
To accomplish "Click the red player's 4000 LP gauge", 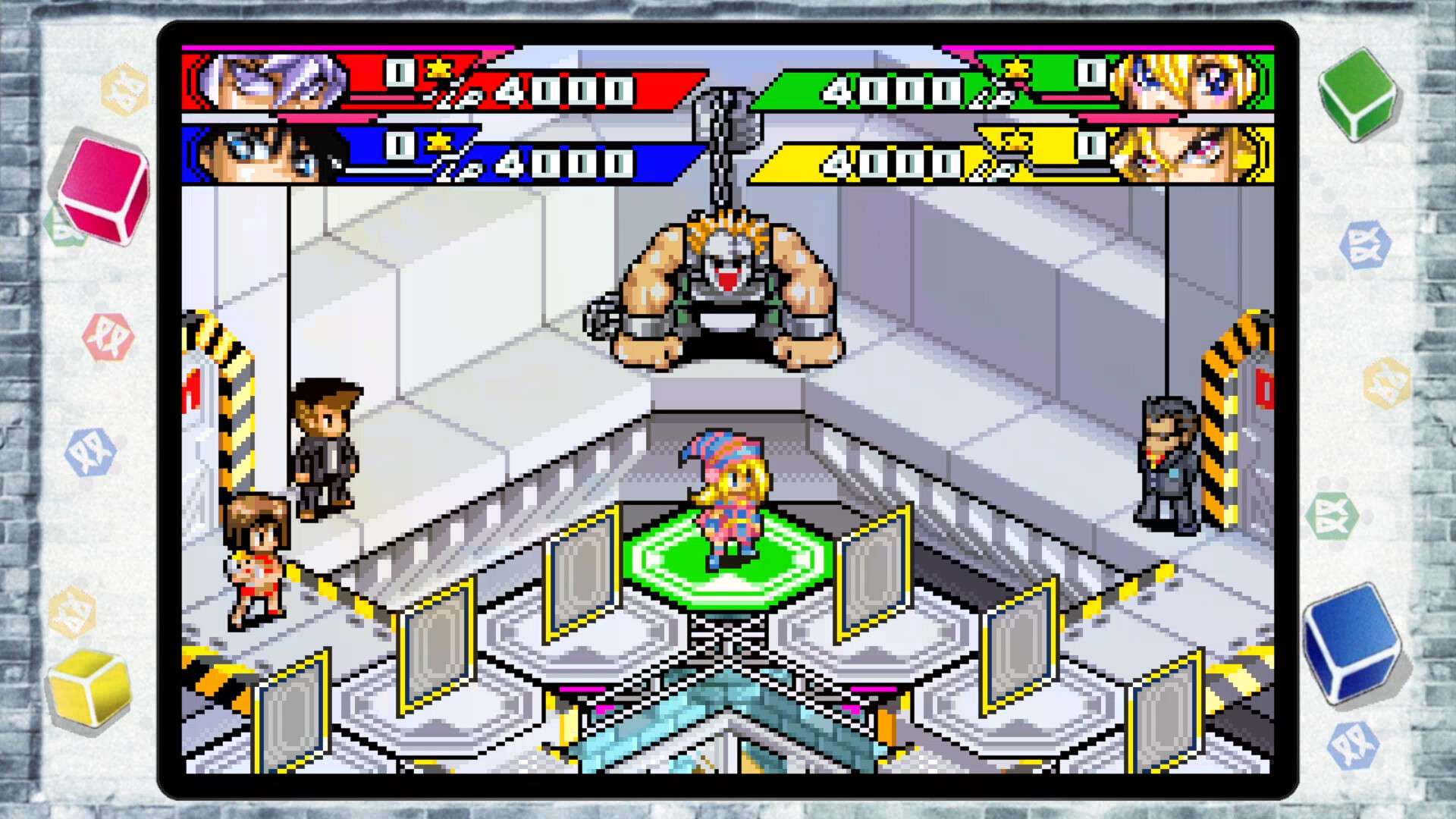I will coord(561,89).
